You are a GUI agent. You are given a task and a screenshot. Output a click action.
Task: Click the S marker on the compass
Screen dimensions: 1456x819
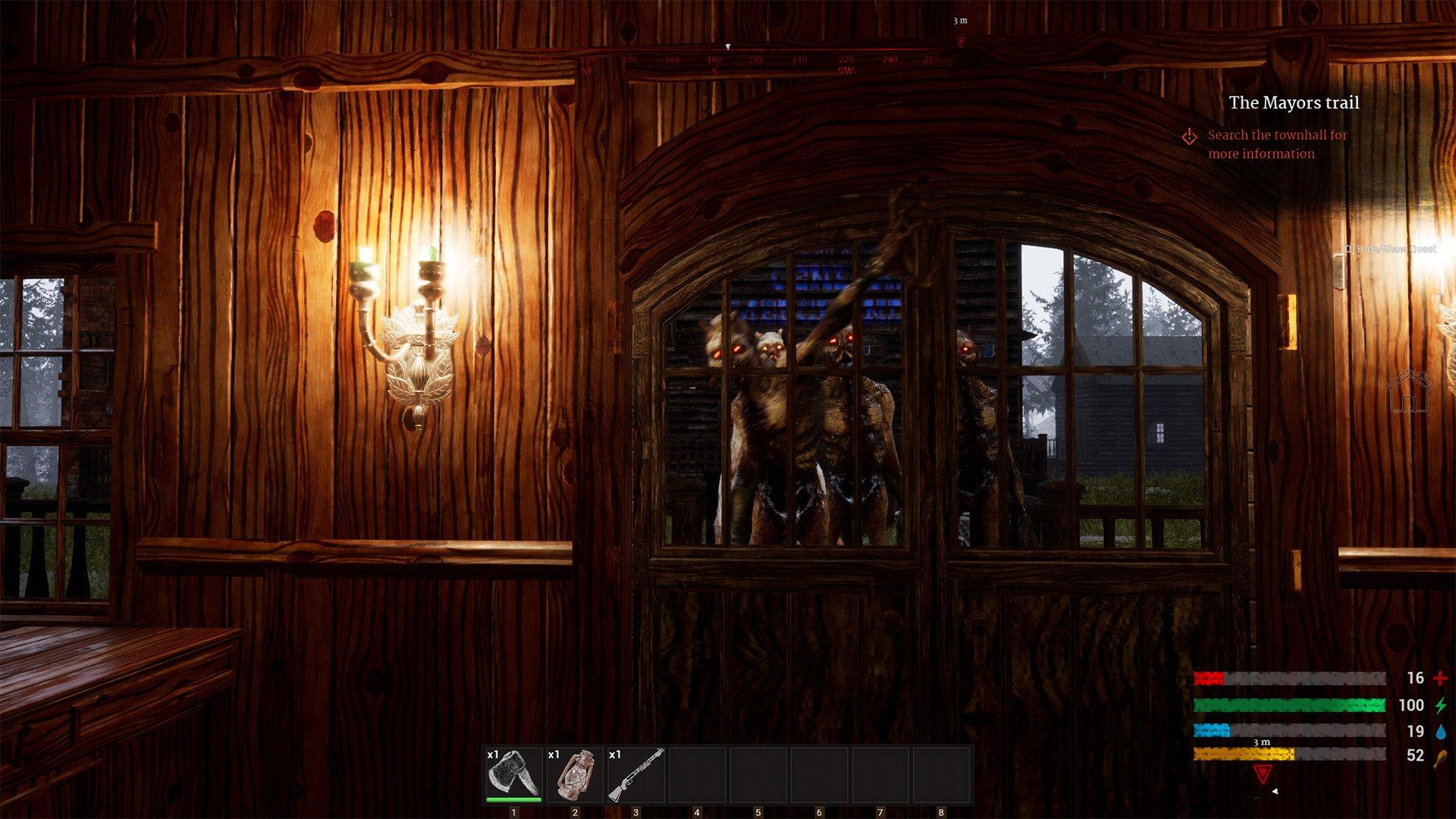tap(714, 70)
